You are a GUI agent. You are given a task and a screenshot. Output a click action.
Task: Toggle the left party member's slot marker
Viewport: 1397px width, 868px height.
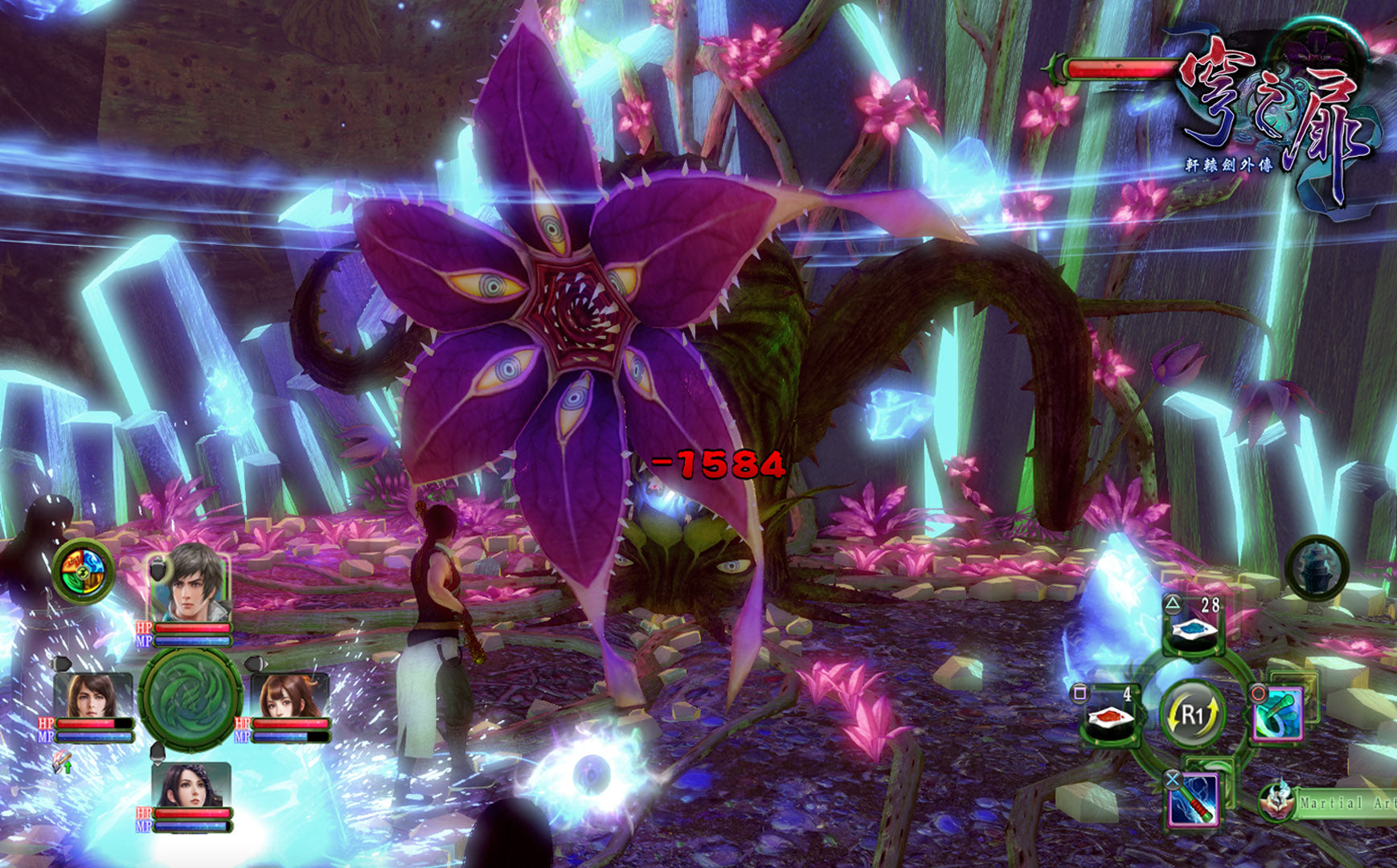point(62,662)
